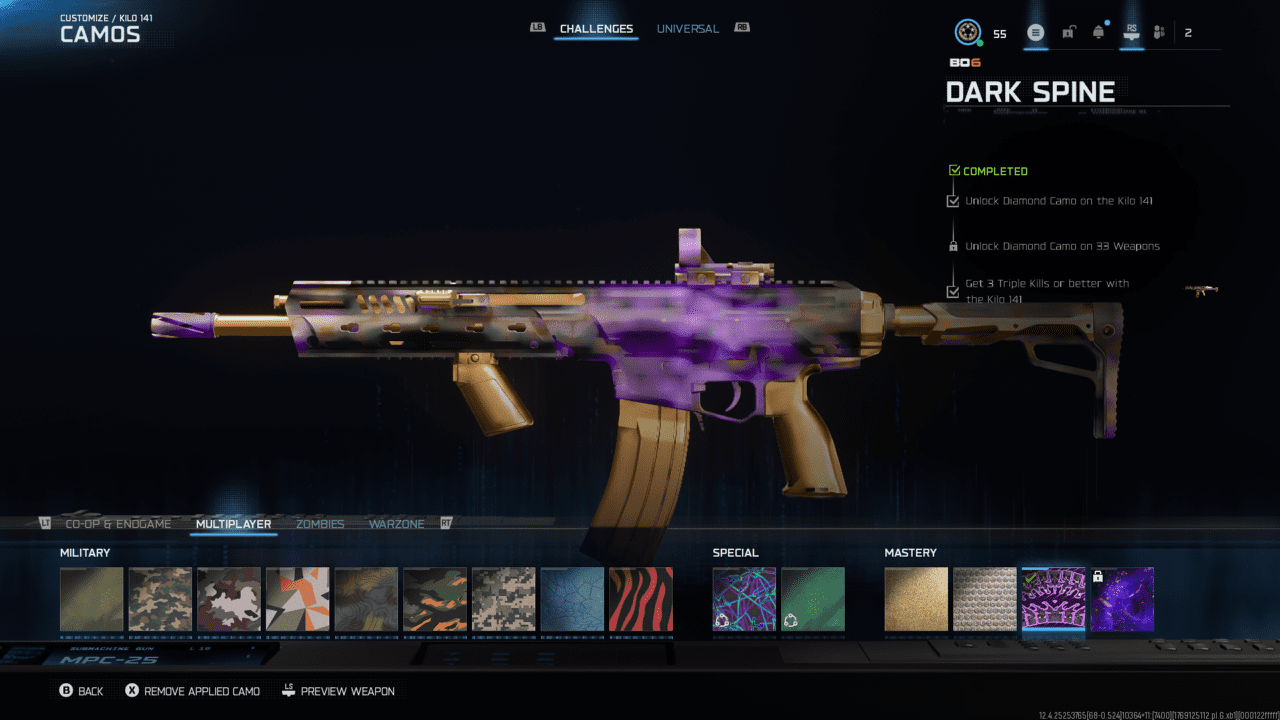Select the blue cracked-pattern camo
Viewport: 1280px width, 720px height.
click(572, 600)
